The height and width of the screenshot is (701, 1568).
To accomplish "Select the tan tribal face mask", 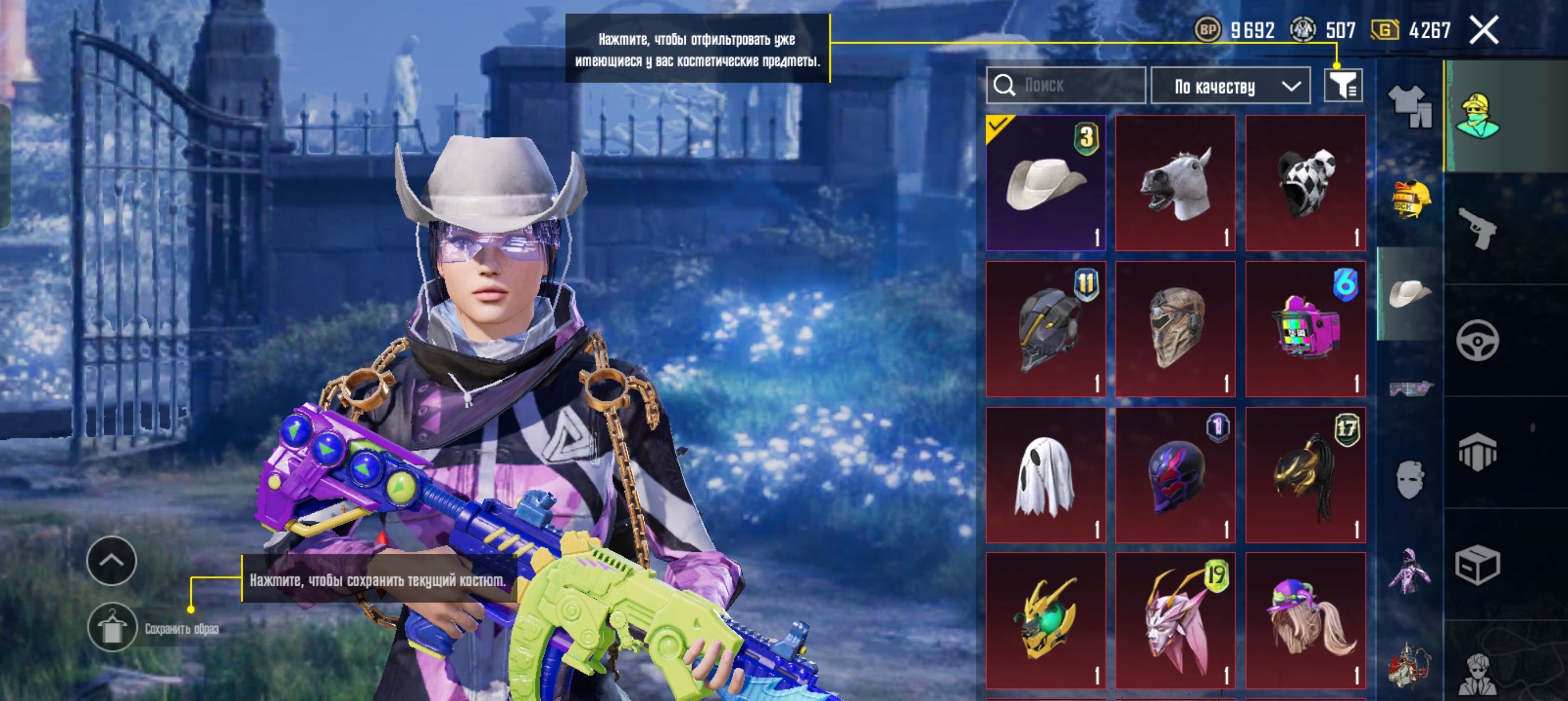I will tap(1175, 329).
